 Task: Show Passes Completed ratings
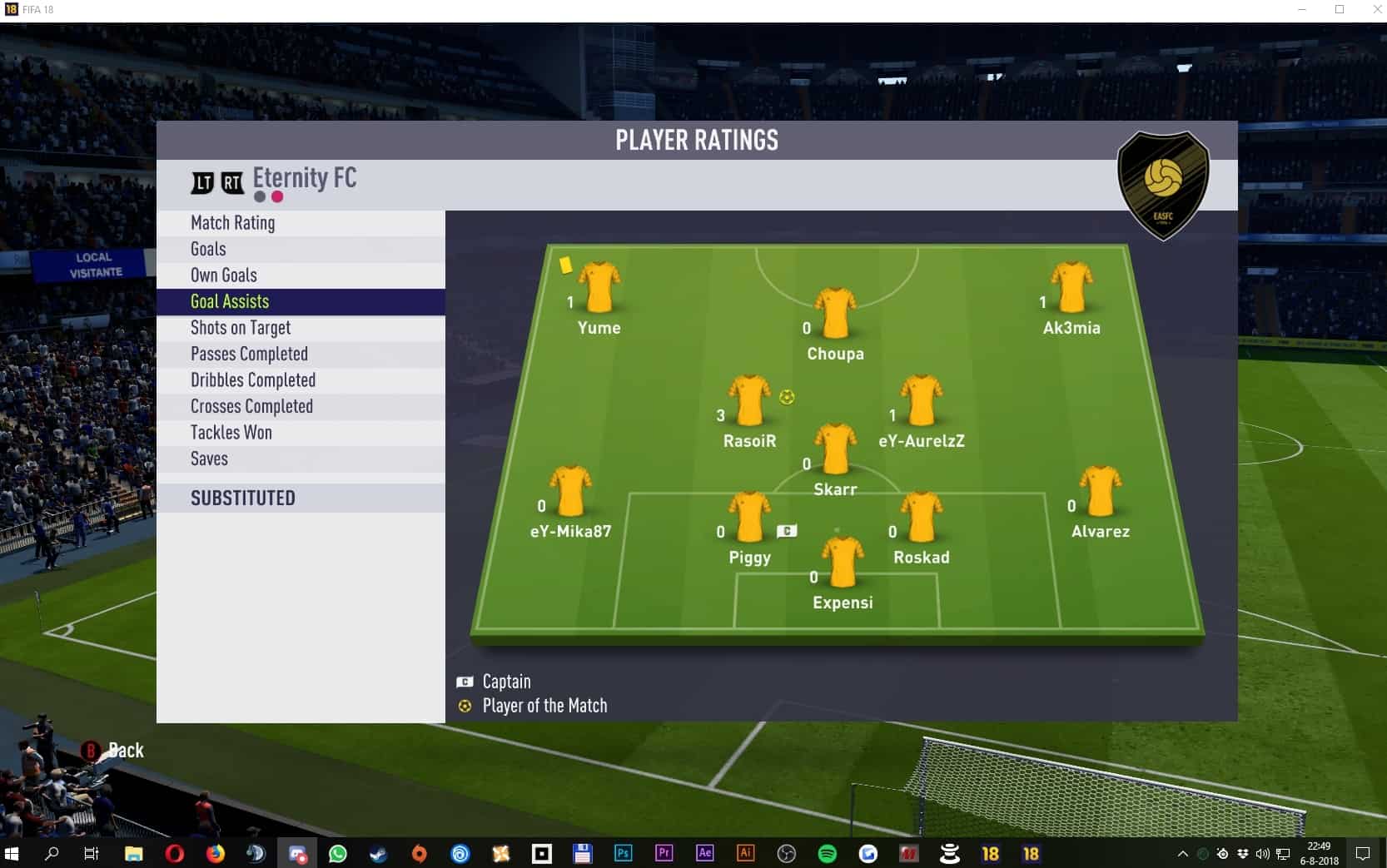click(x=249, y=354)
